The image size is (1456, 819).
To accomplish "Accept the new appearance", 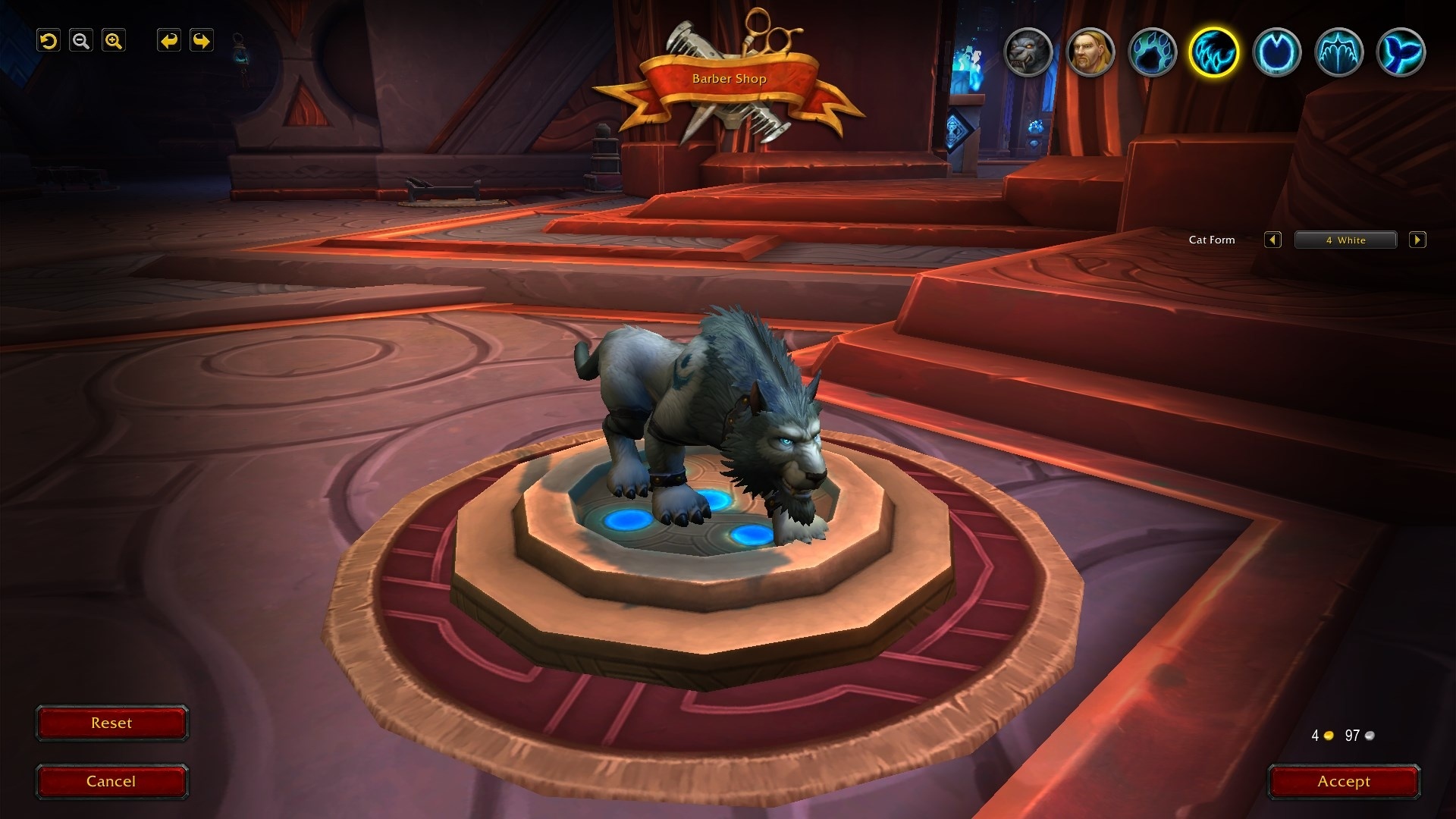I will point(1344,782).
